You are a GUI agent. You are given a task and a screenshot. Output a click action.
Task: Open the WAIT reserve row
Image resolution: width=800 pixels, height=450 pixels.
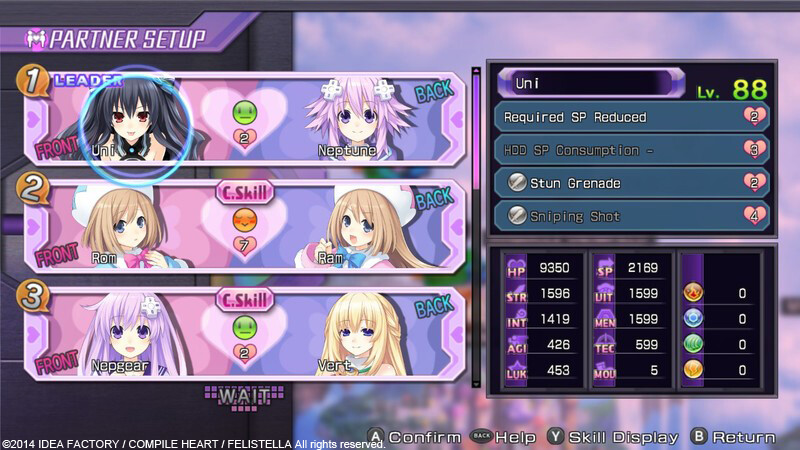(x=240, y=396)
